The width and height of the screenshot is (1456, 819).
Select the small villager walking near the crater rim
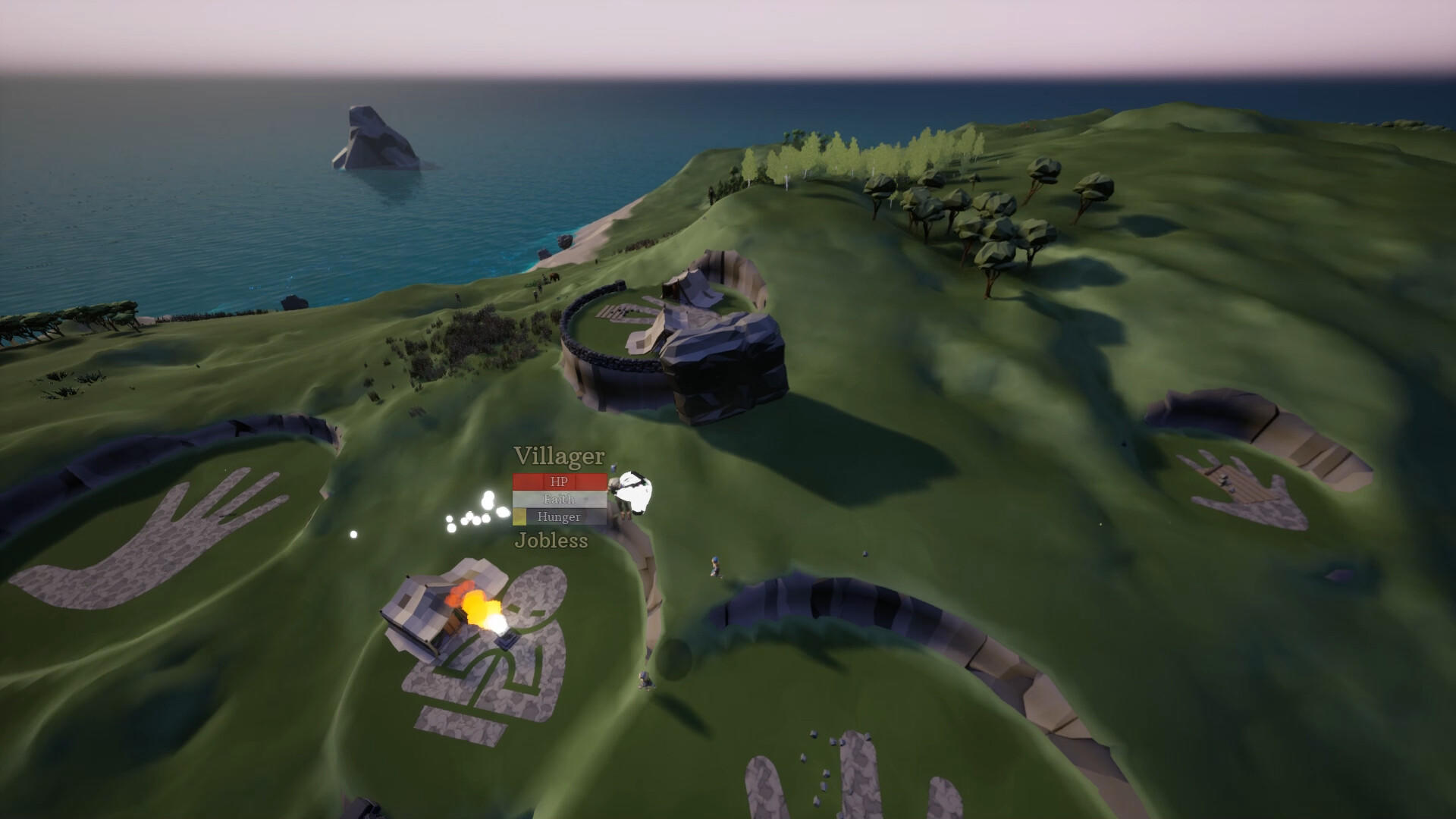[x=715, y=566]
